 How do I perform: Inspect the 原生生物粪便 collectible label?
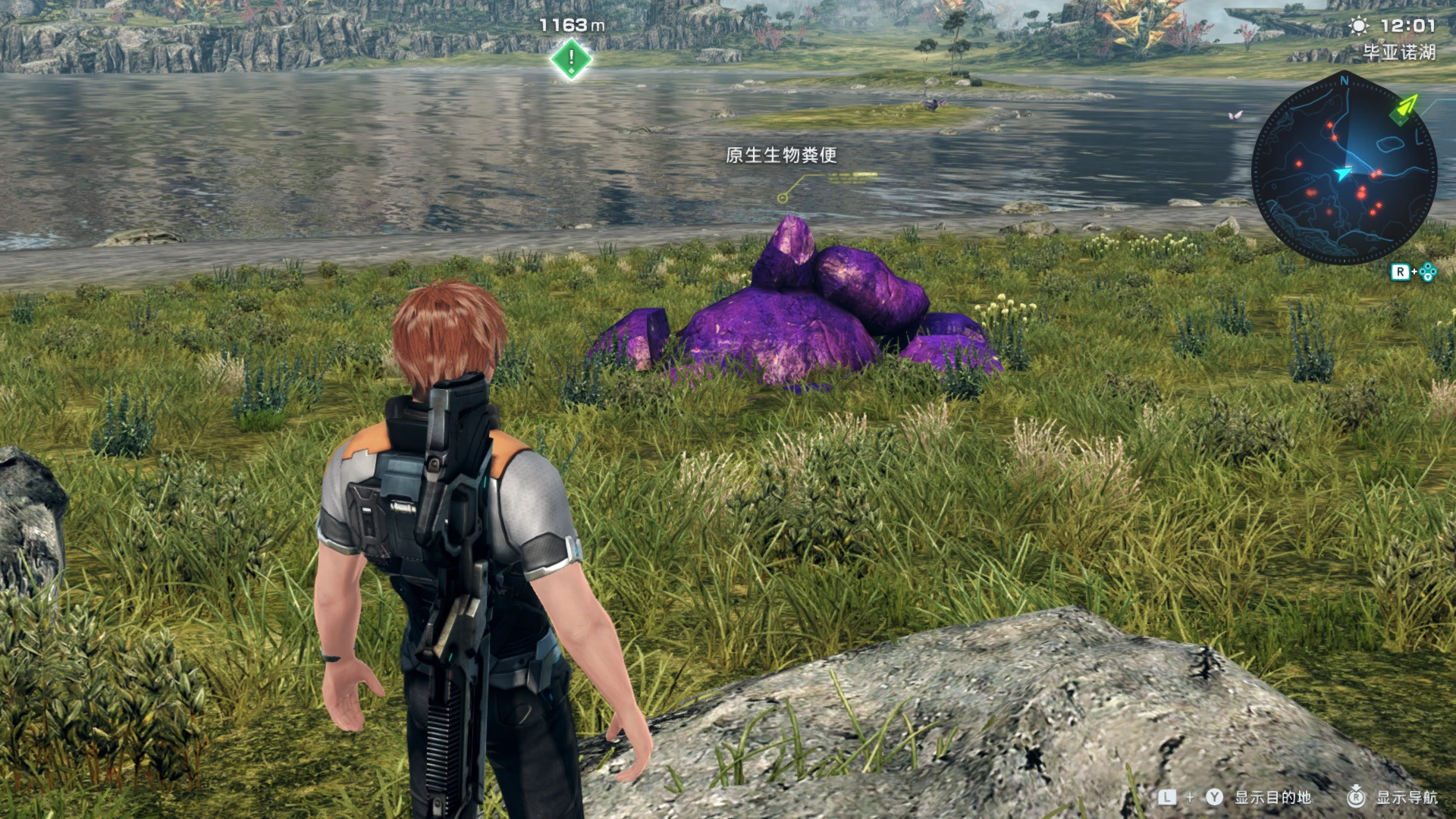(x=781, y=155)
